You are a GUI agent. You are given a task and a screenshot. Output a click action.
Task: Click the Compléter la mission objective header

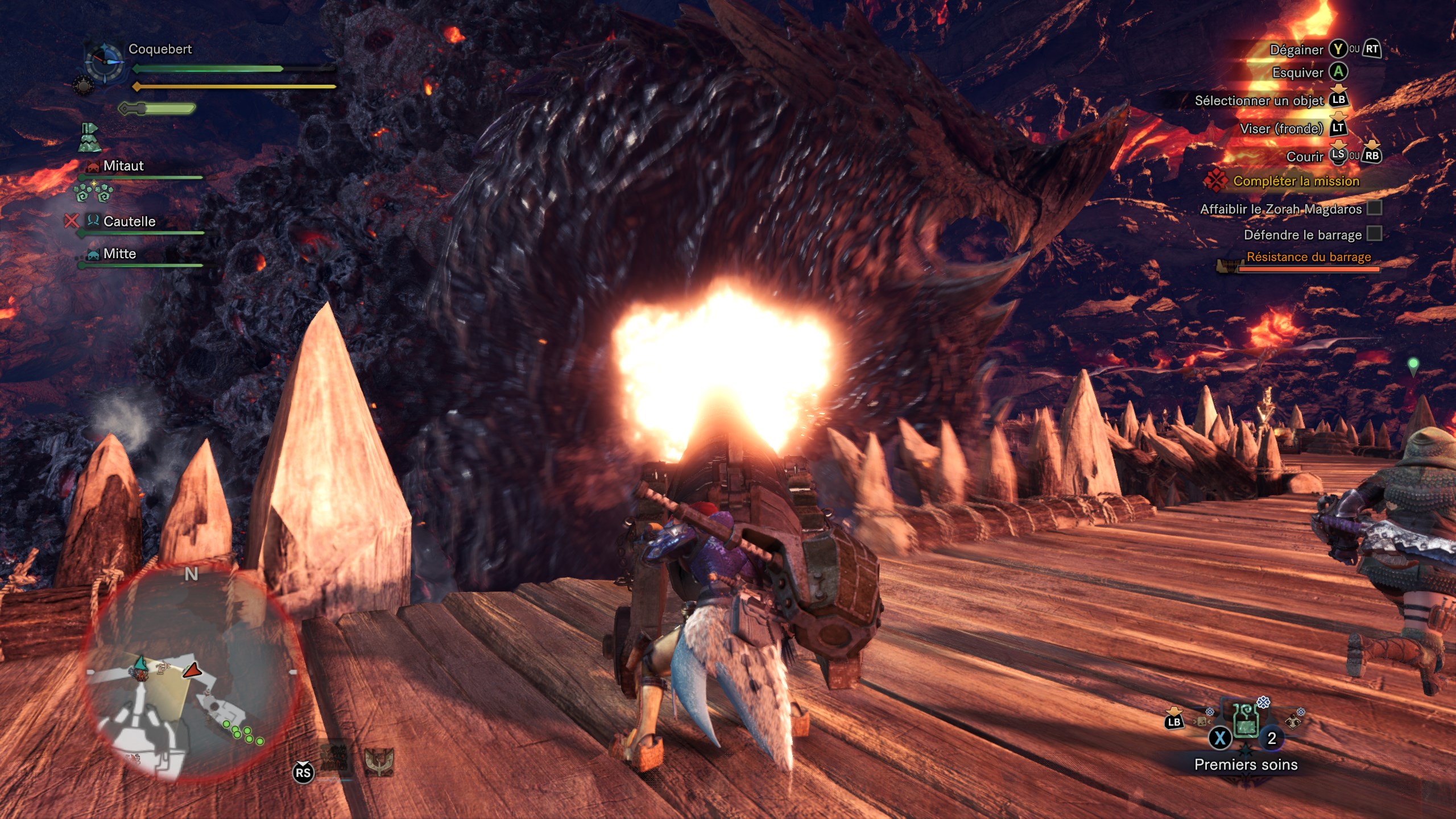pos(1296,181)
